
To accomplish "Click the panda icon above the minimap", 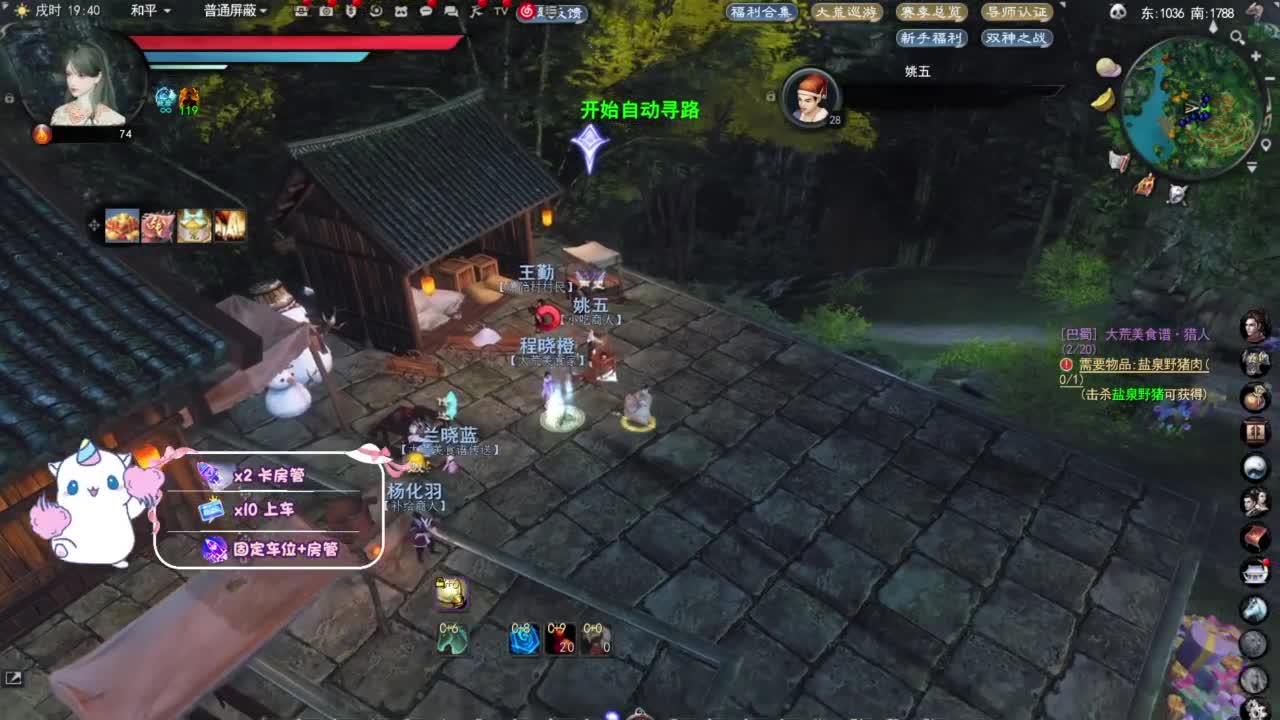I will click(x=1119, y=12).
